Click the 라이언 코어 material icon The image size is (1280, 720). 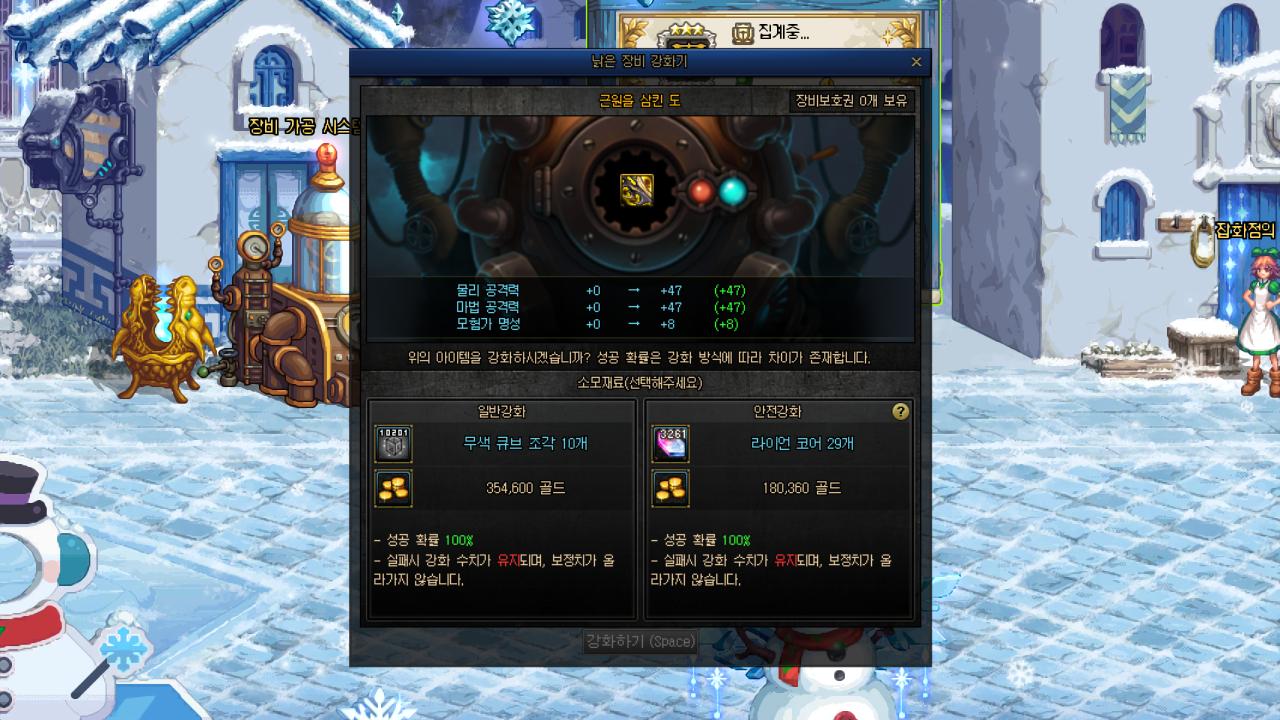(x=670, y=443)
